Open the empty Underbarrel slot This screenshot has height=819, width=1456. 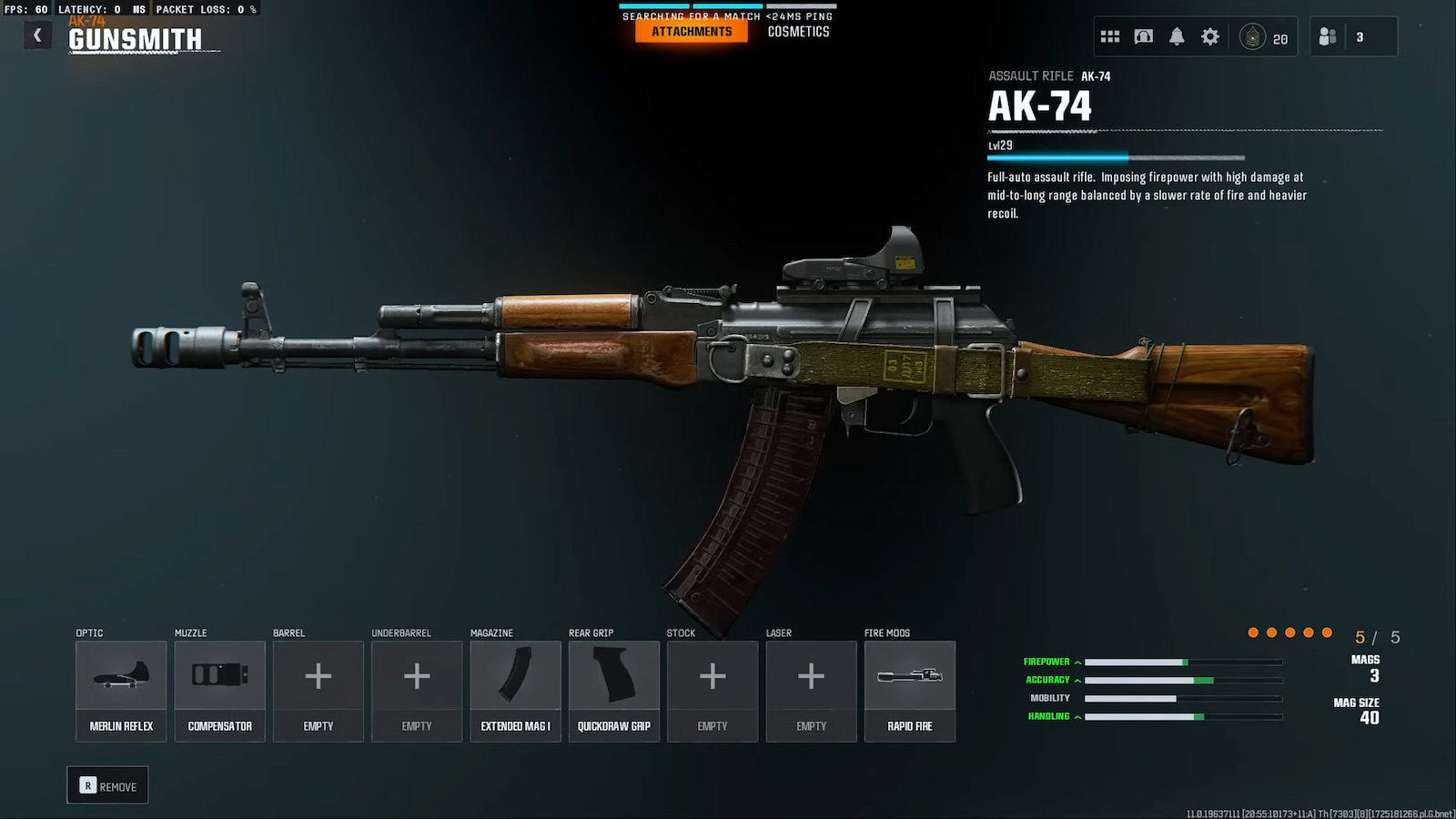click(417, 691)
